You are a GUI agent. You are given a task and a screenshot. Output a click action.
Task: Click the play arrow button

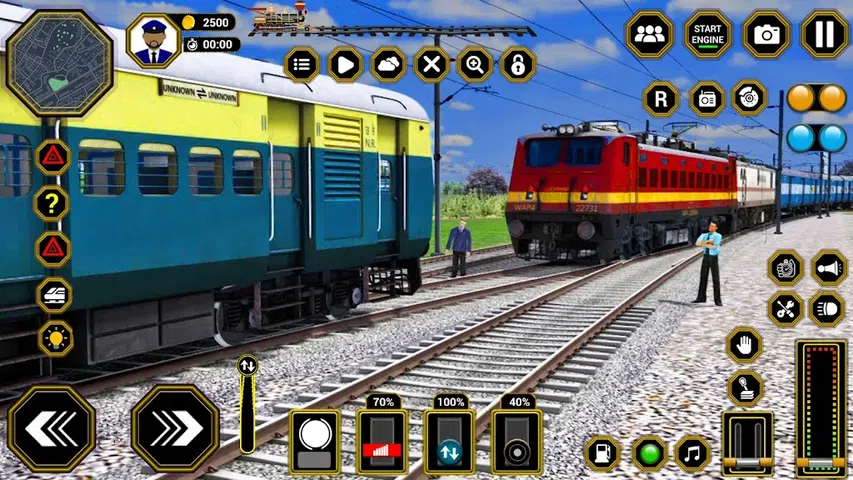point(345,65)
